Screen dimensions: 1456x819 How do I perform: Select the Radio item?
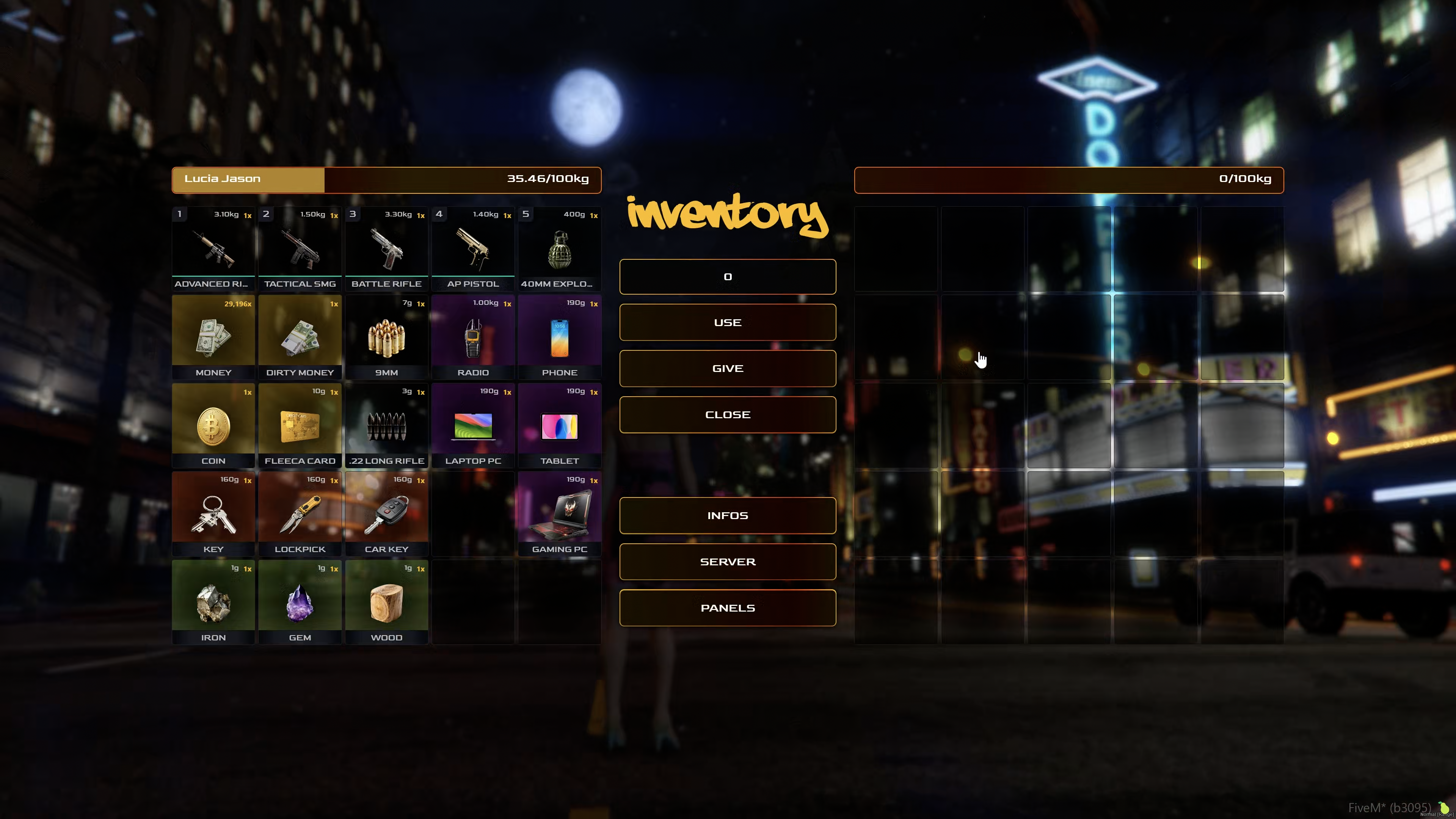pos(473,337)
